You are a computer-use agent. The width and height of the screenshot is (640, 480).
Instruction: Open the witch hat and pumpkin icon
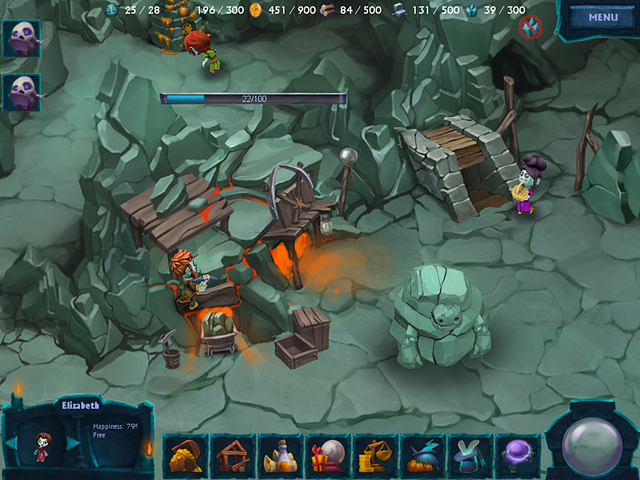tap(422, 456)
